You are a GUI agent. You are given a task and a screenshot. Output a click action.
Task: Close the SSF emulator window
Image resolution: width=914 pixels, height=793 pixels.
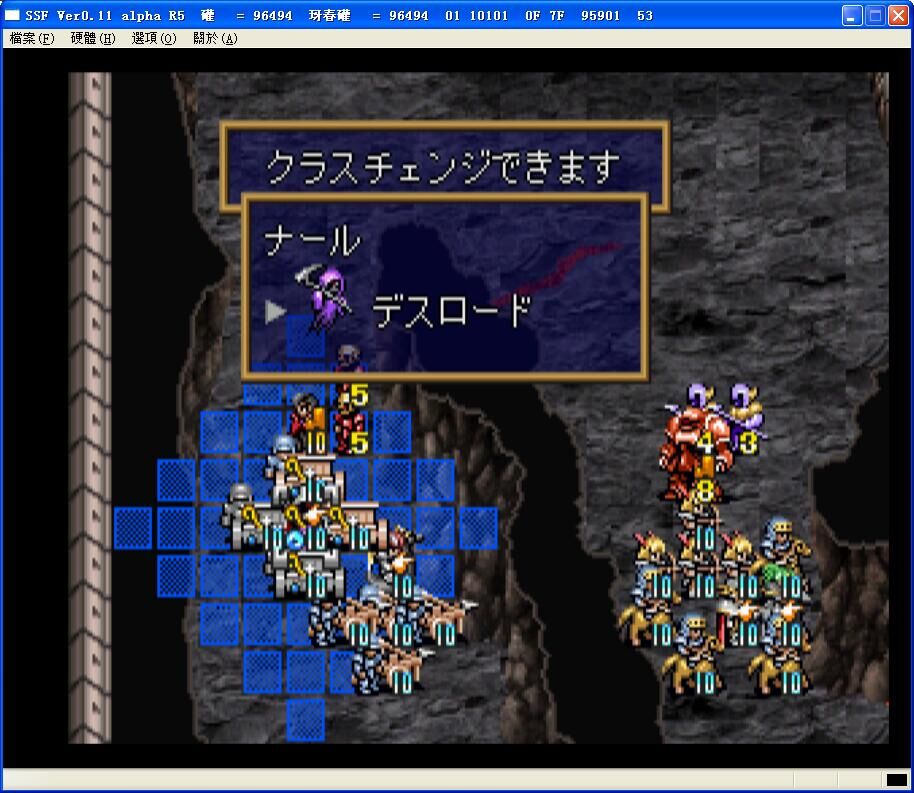(x=897, y=15)
